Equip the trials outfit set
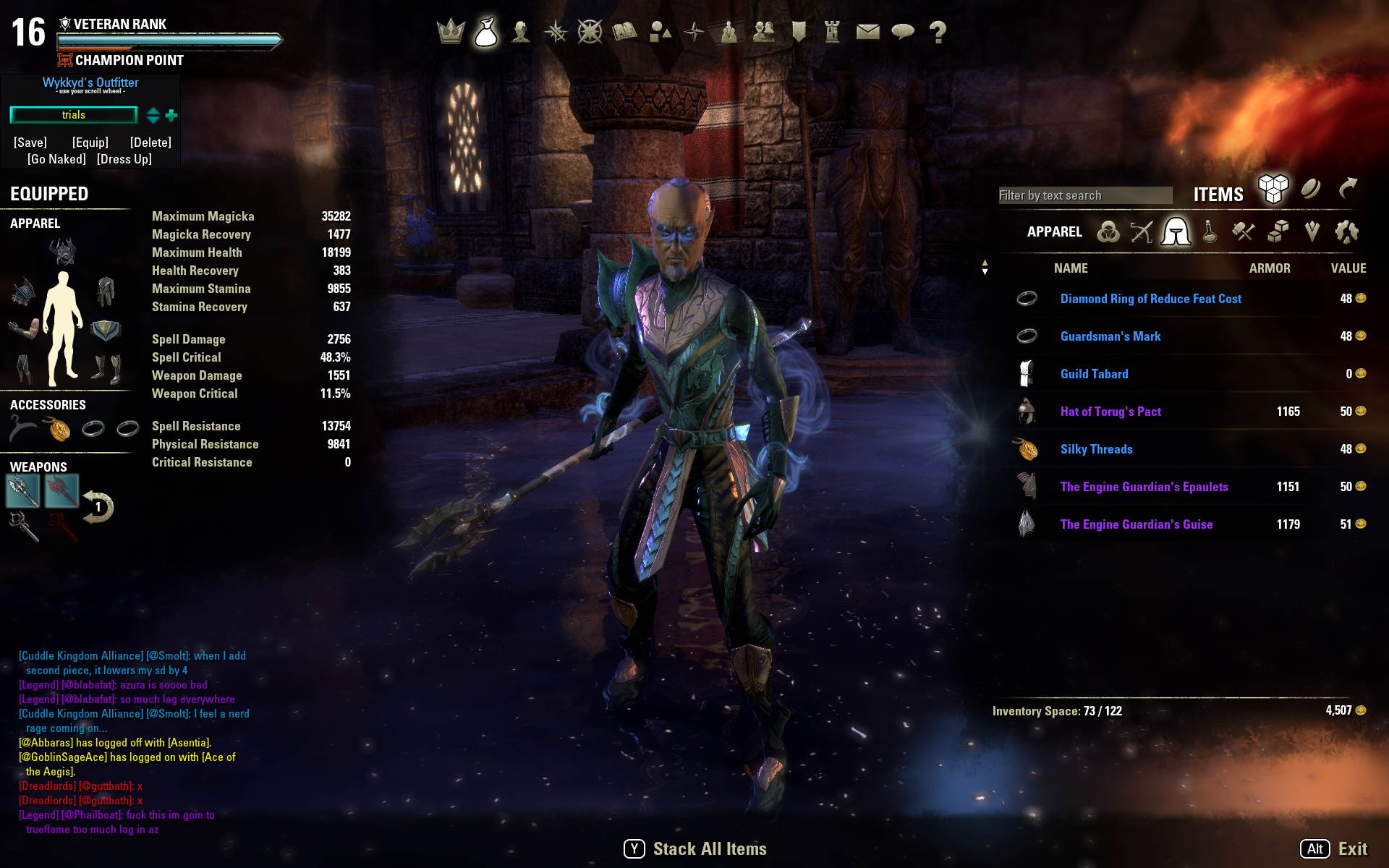The width and height of the screenshot is (1389, 868). 90,142
